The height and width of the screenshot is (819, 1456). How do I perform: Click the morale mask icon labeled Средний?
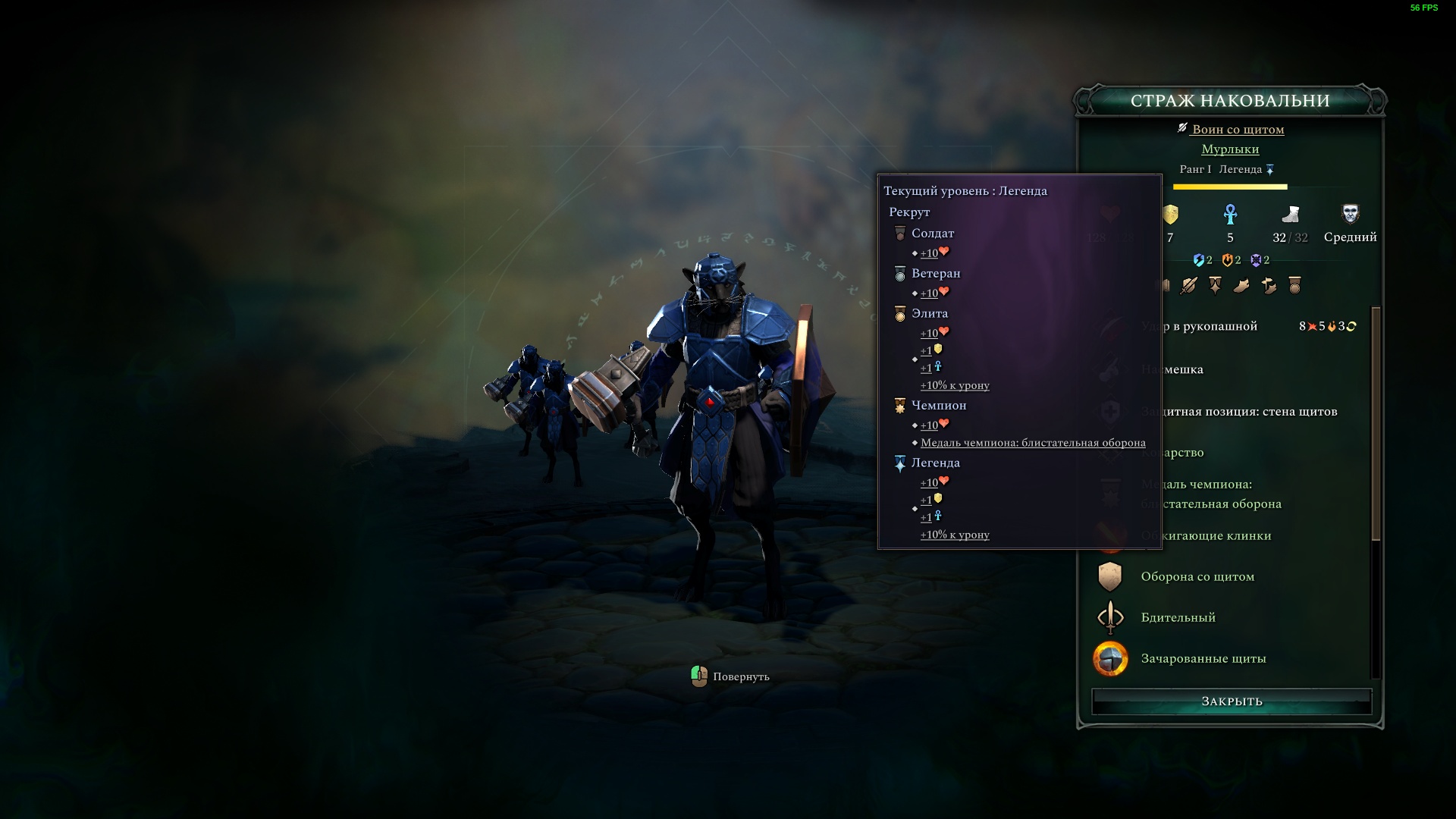point(1350,215)
